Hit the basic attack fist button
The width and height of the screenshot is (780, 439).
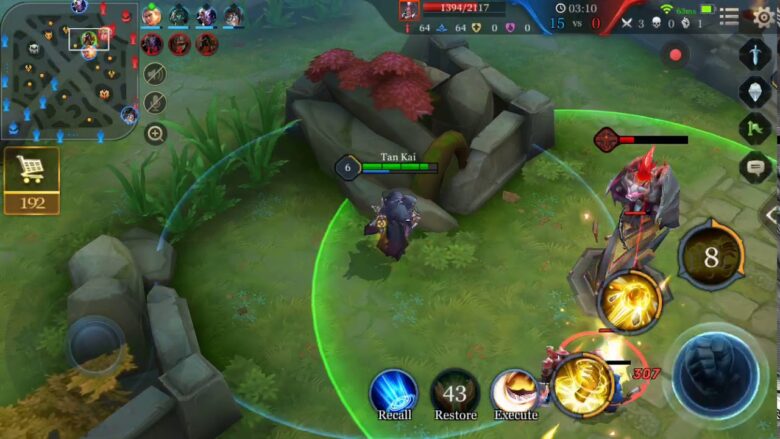coord(714,375)
